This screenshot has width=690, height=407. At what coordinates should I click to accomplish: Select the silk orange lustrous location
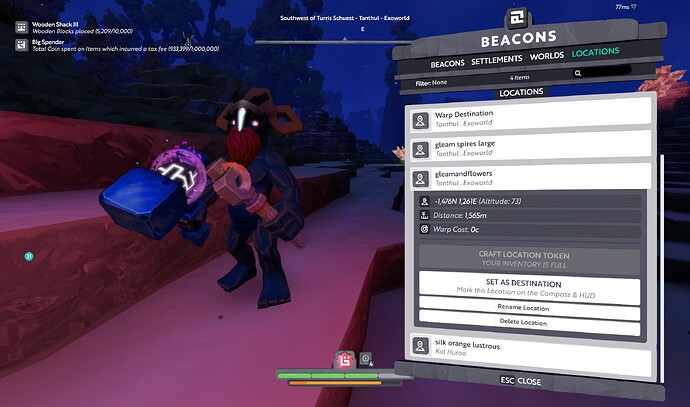[x=528, y=349]
